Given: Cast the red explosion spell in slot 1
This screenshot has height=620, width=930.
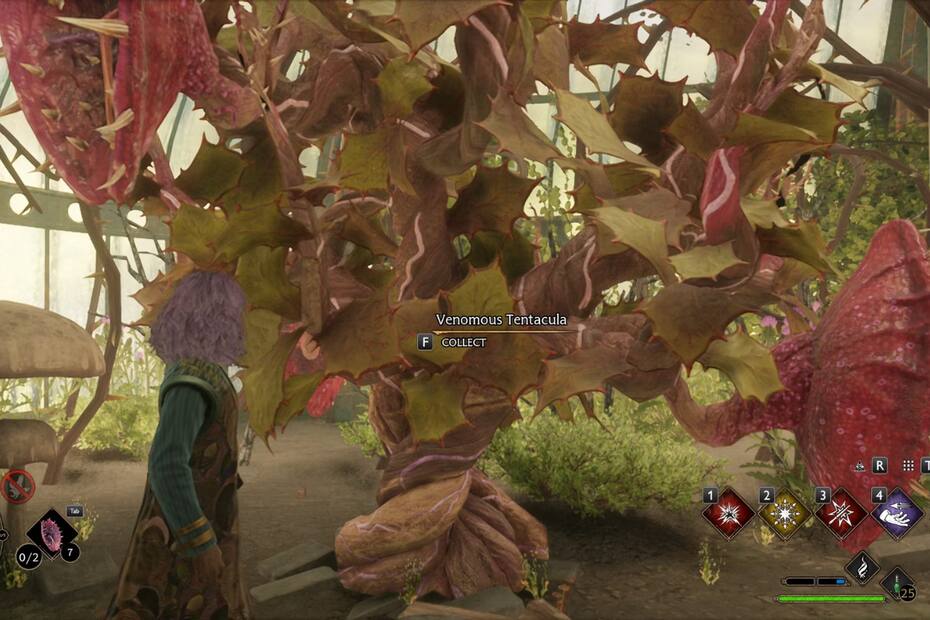Looking at the screenshot, I should [727, 514].
